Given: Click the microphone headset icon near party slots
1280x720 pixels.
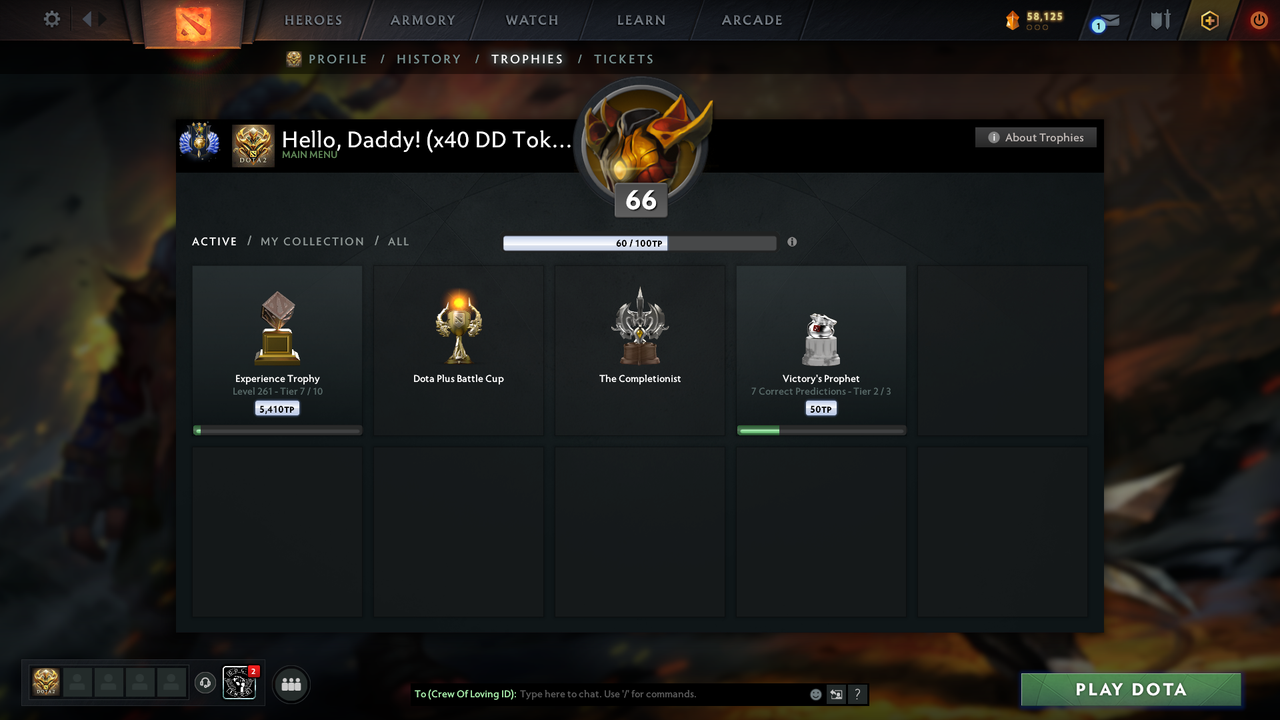Looking at the screenshot, I should click(207, 683).
